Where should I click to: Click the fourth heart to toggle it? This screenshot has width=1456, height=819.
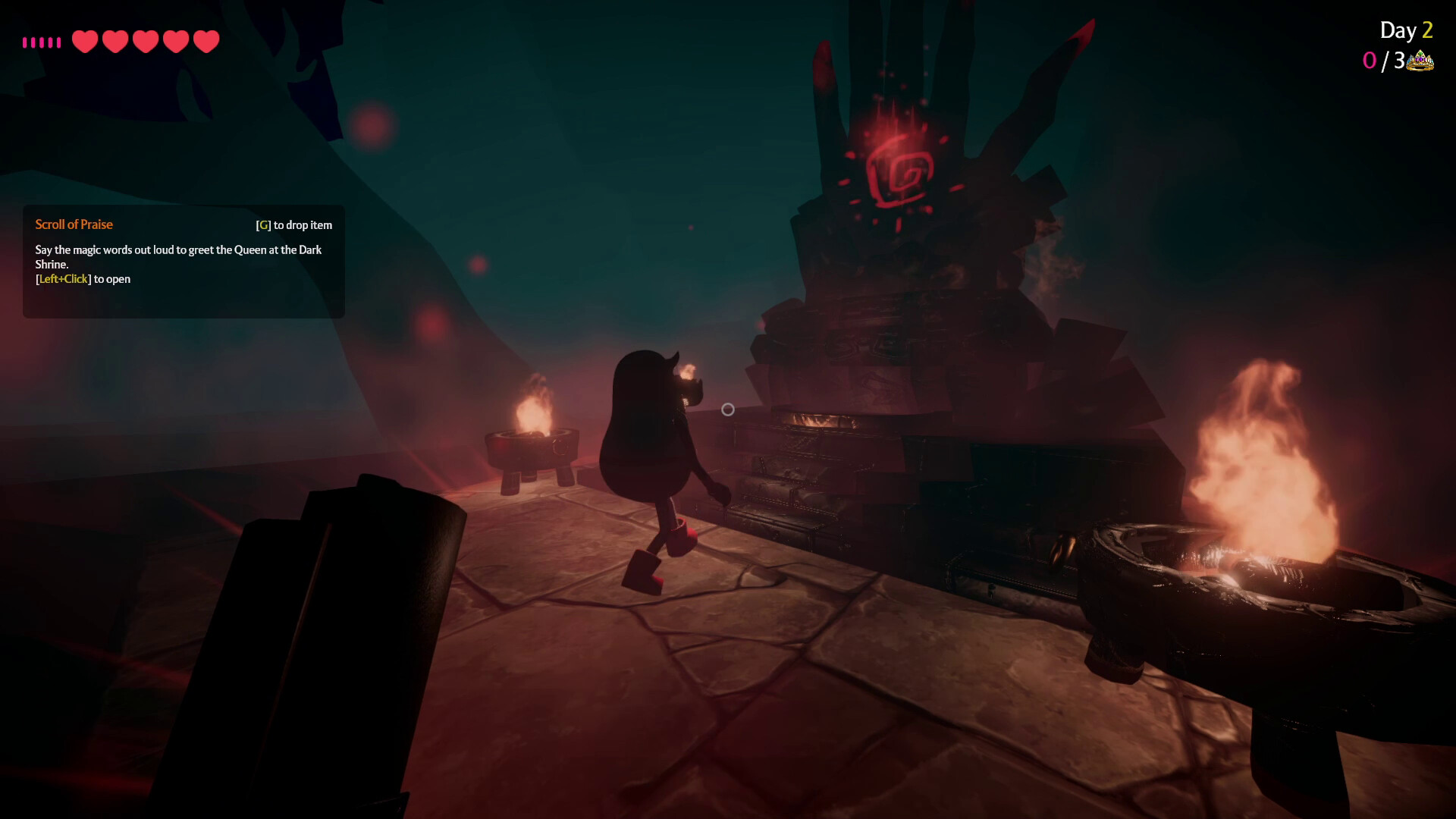pyautogui.click(x=174, y=41)
